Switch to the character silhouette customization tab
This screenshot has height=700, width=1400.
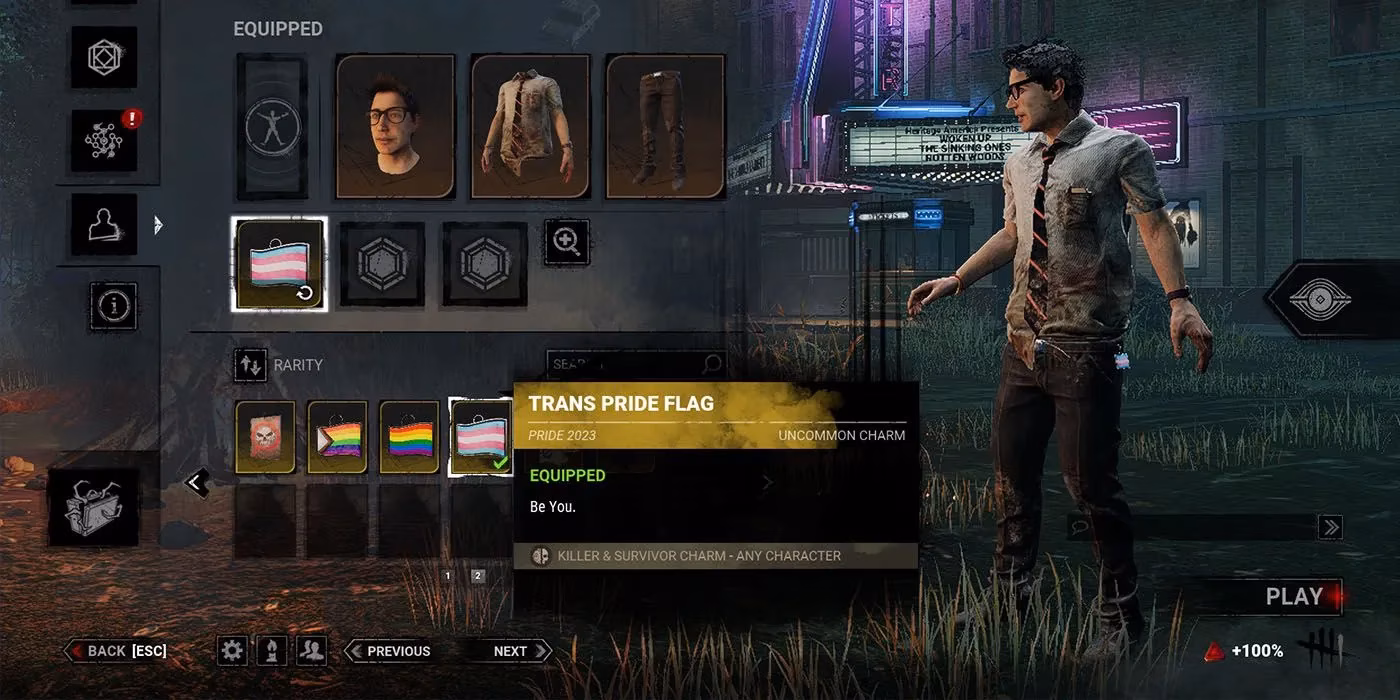click(x=104, y=224)
